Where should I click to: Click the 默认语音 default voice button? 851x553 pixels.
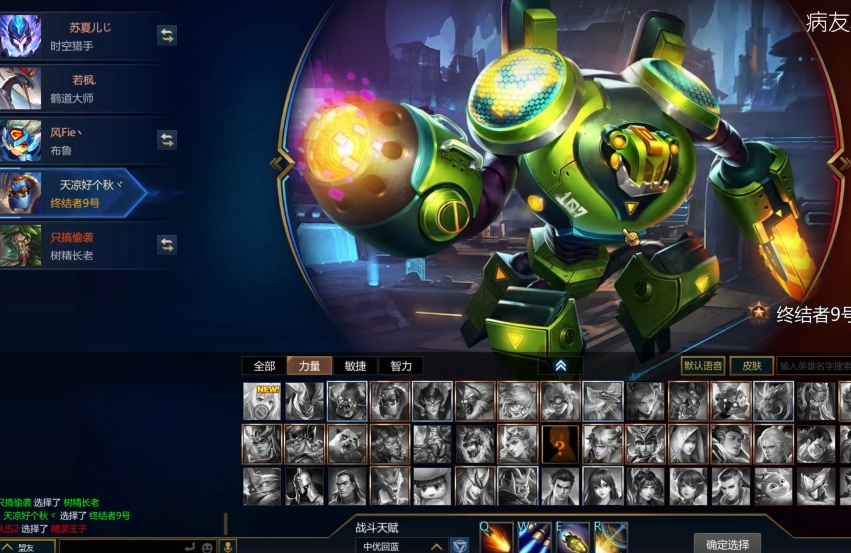coord(703,366)
